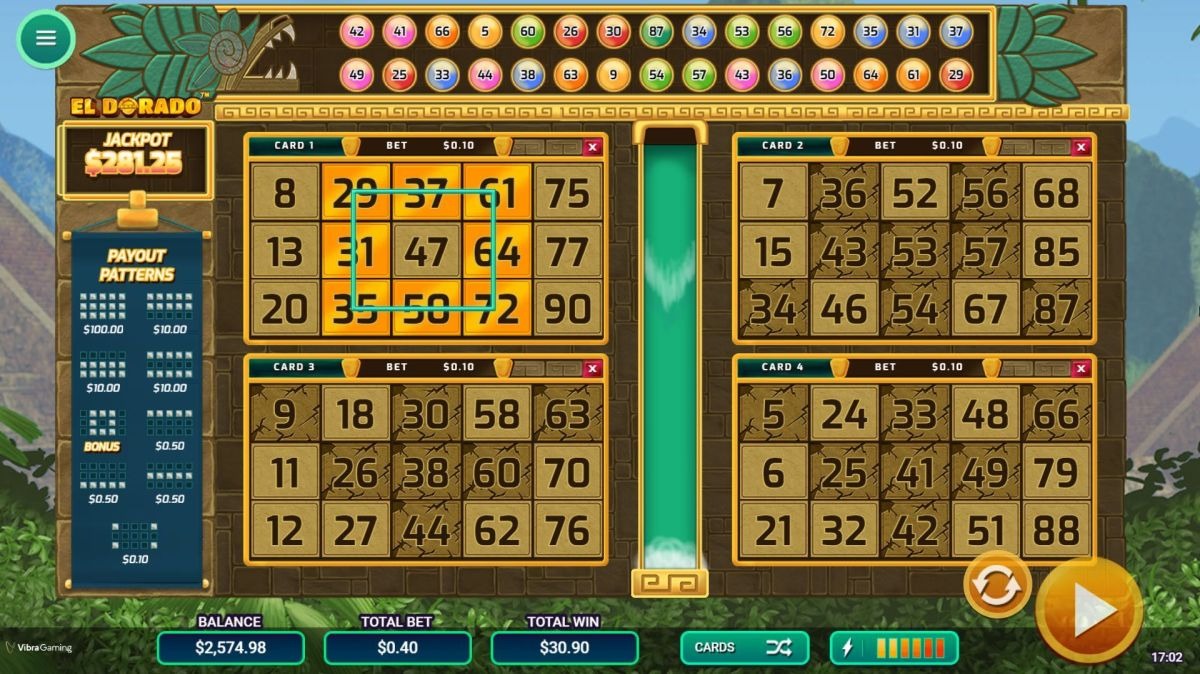Close Card 1 with its red X

click(x=592, y=147)
